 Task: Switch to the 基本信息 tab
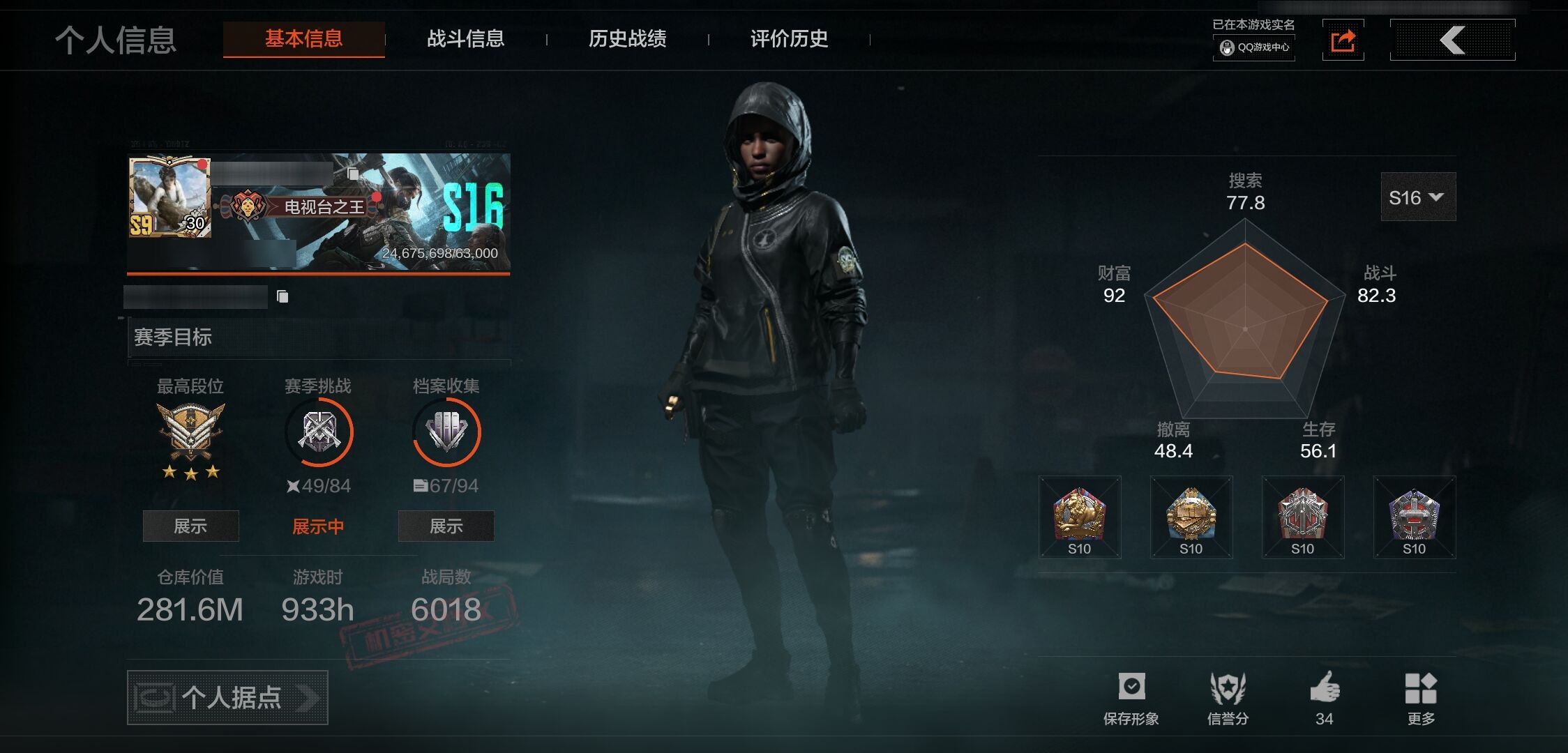(x=303, y=39)
